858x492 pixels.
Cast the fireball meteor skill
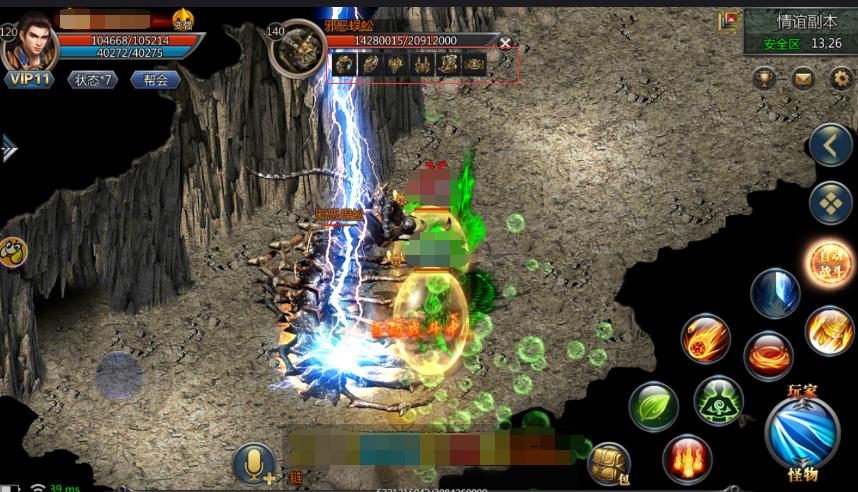point(706,338)
